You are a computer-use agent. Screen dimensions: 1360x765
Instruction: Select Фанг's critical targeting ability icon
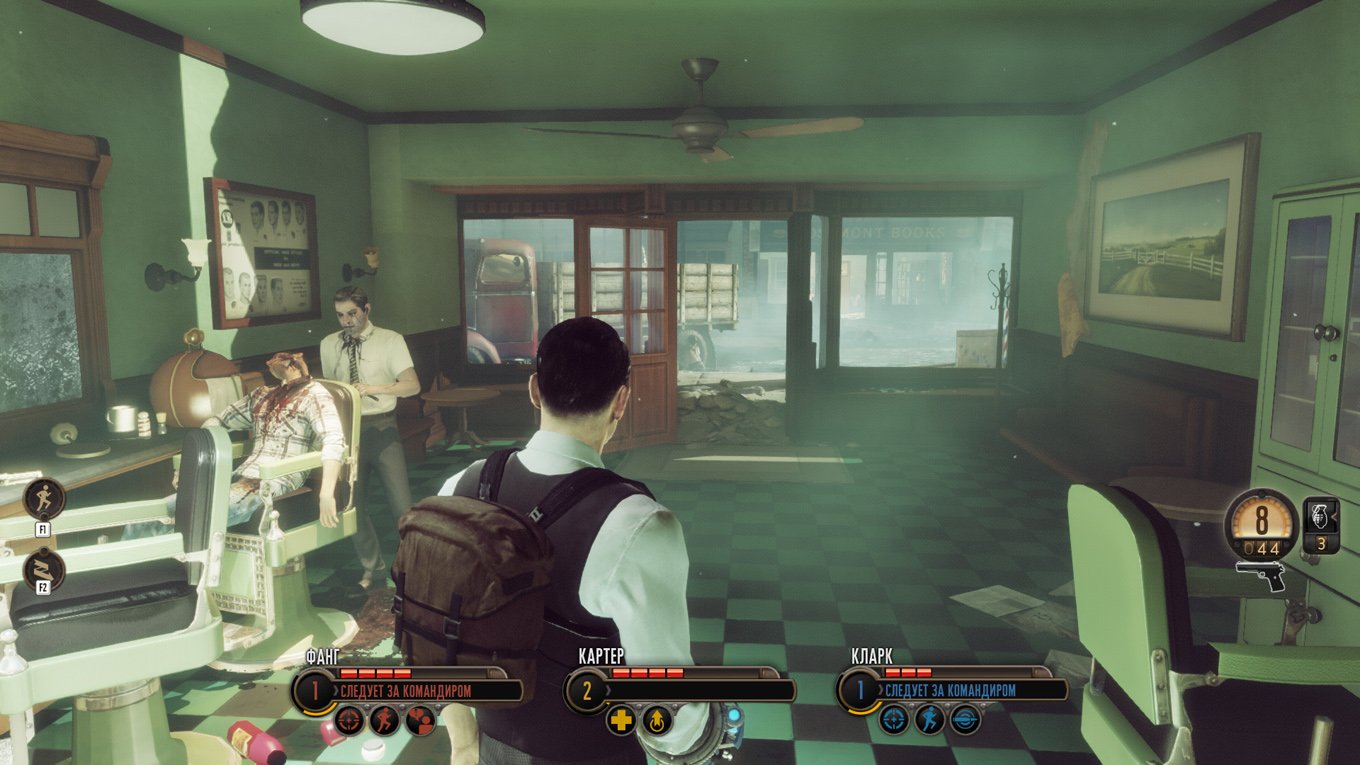coord(350,722)
